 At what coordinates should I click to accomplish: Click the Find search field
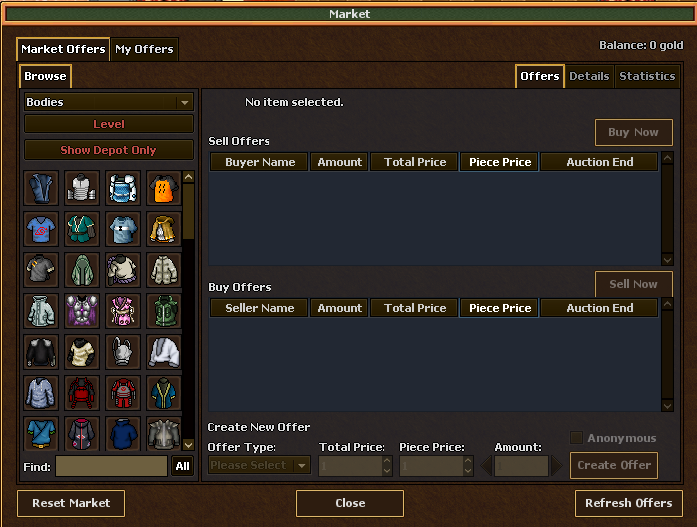pos(111,466)
